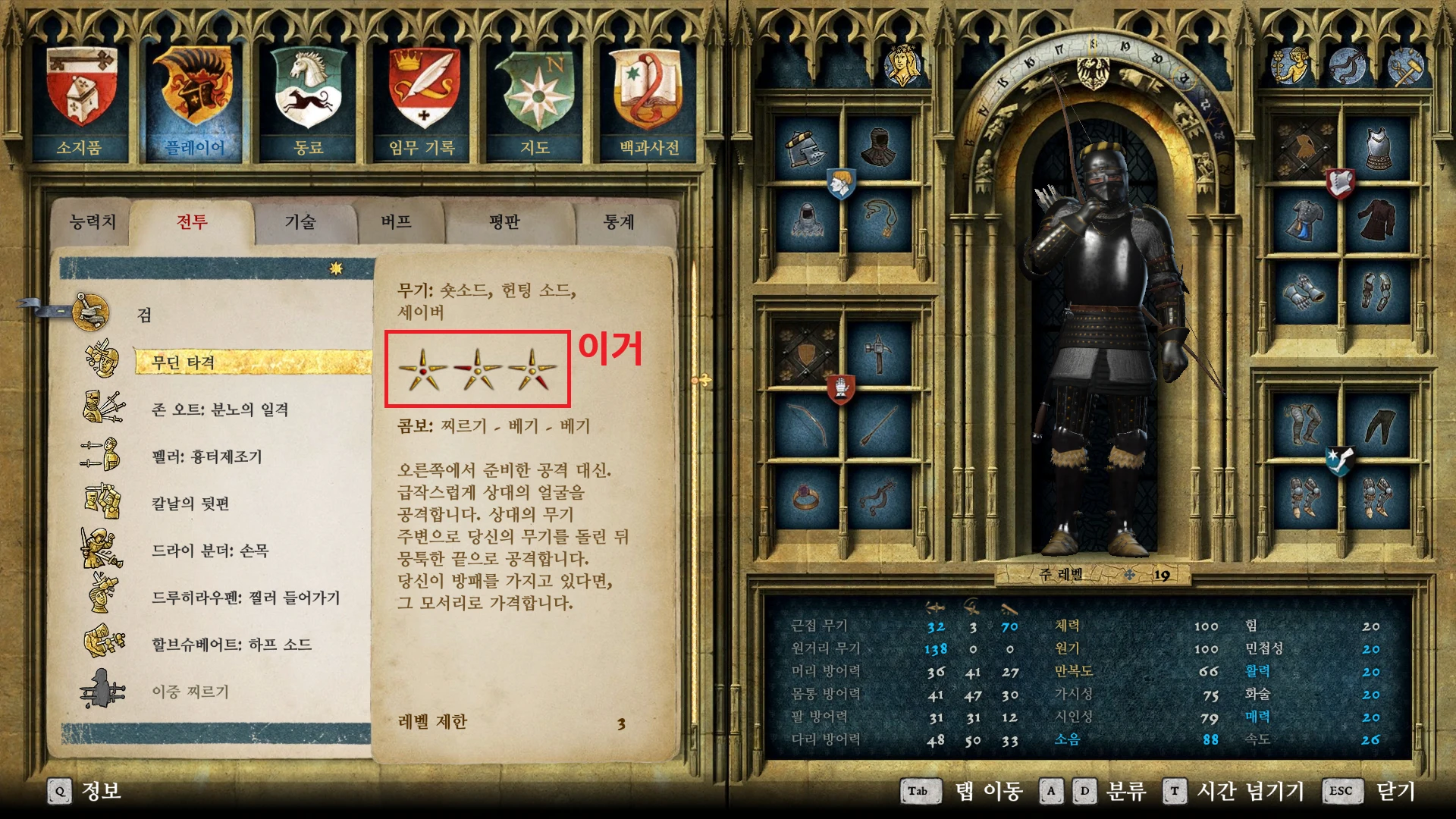Select the 드라이 분더: 손목 combo
The width and height of the screenshot is (1456, 819).
(x=210, y=551)
